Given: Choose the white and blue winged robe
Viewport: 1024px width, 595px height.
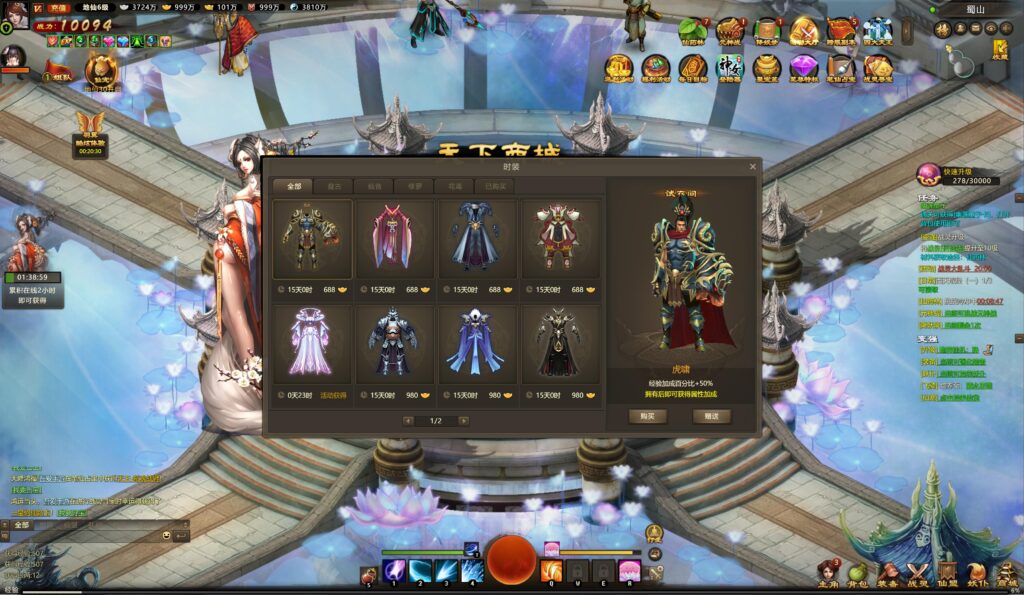Looking at the screenshot, I should click(x=476, y=343).
